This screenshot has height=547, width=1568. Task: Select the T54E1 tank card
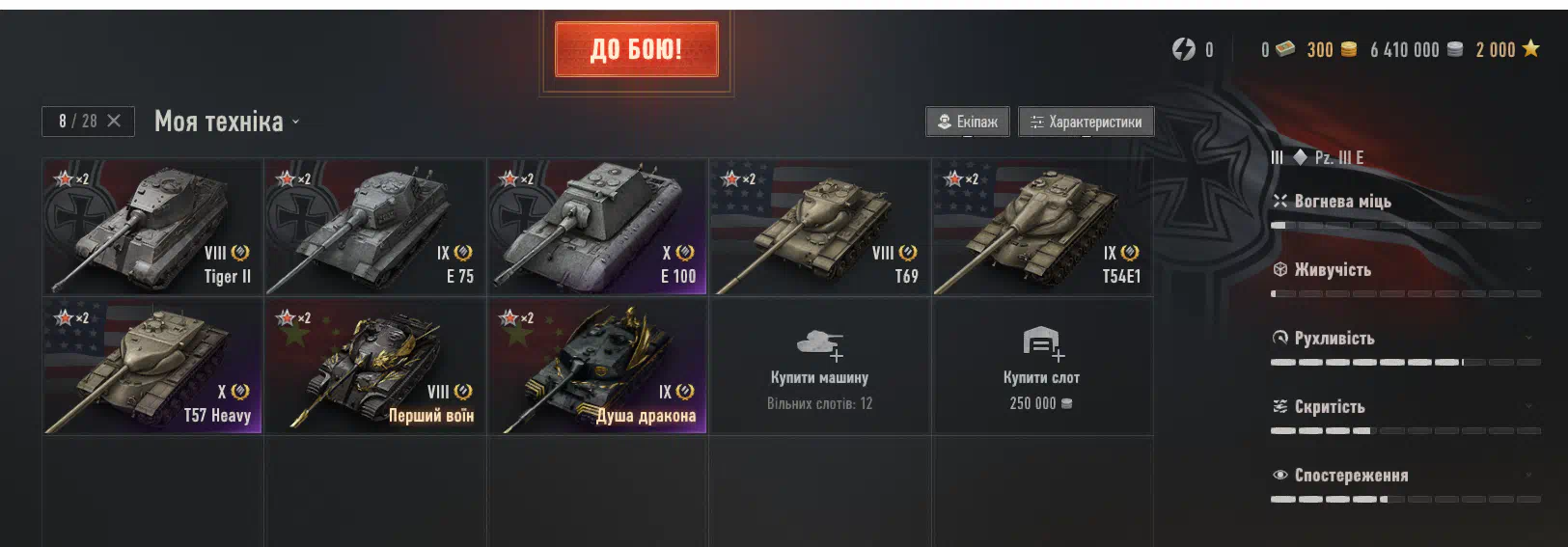(1042, 227)
